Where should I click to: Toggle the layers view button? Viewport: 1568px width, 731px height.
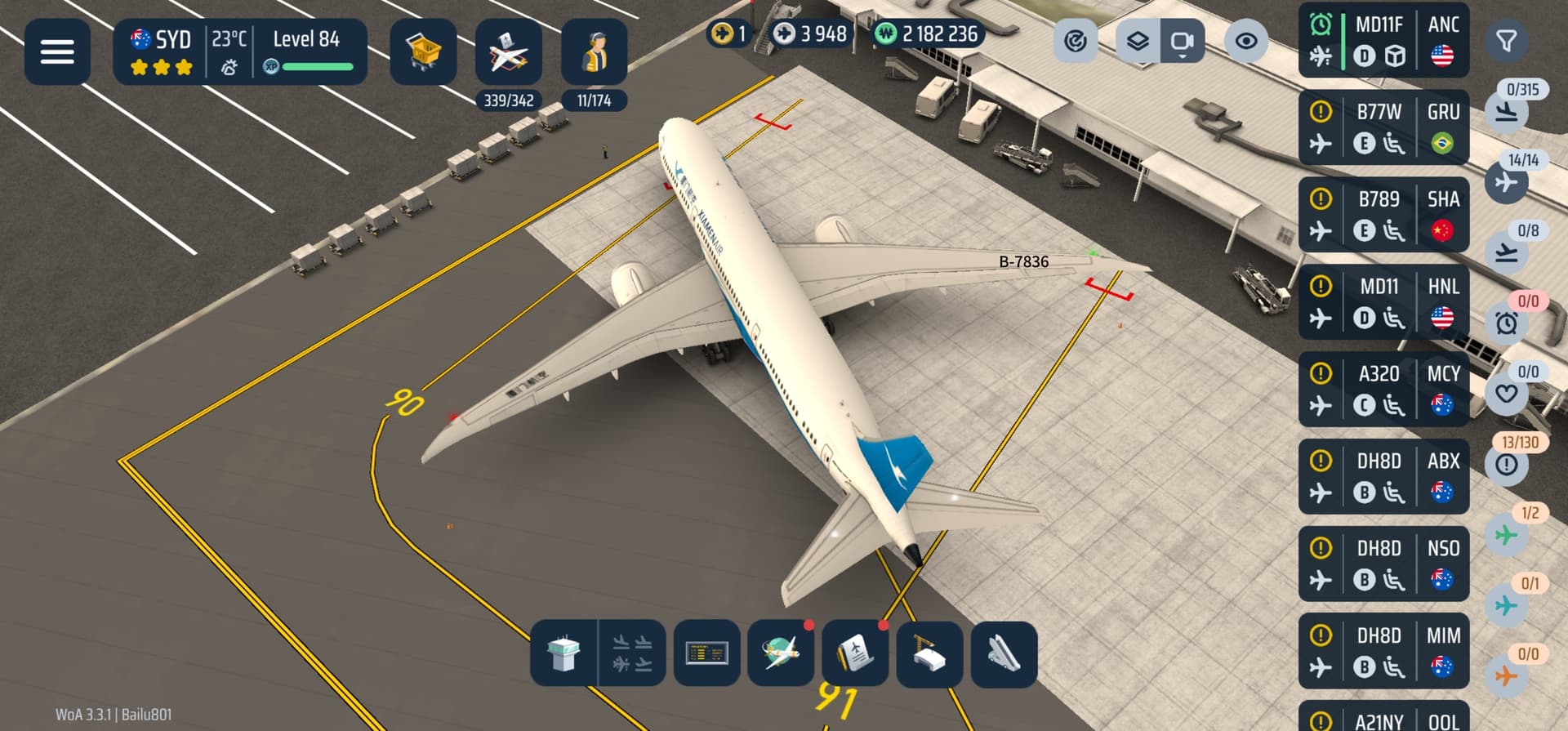click(1138, 41)
